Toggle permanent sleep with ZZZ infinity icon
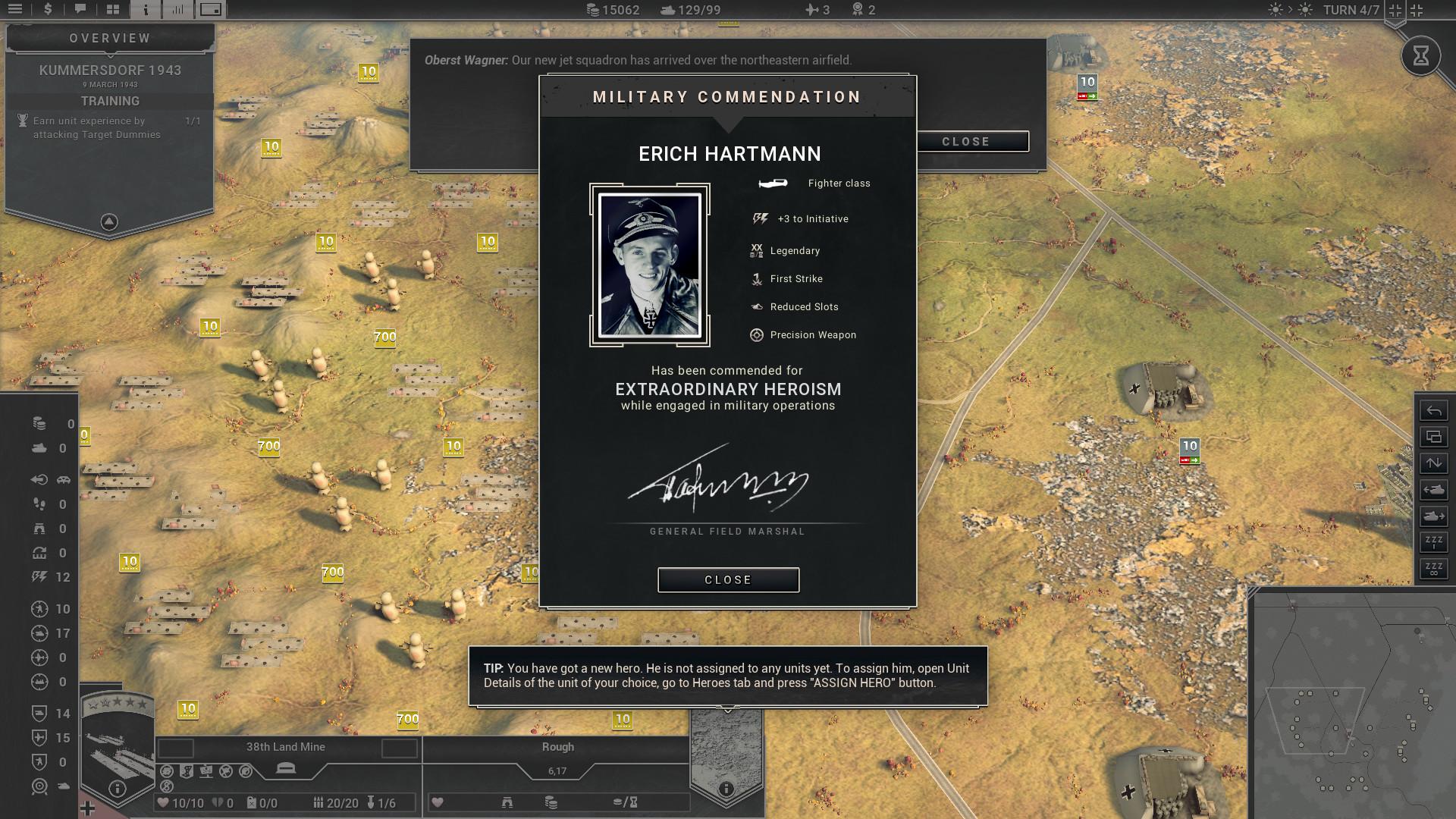Image resolution: width=1456 pixels, height=819 pixels. tap(1432, 570)
